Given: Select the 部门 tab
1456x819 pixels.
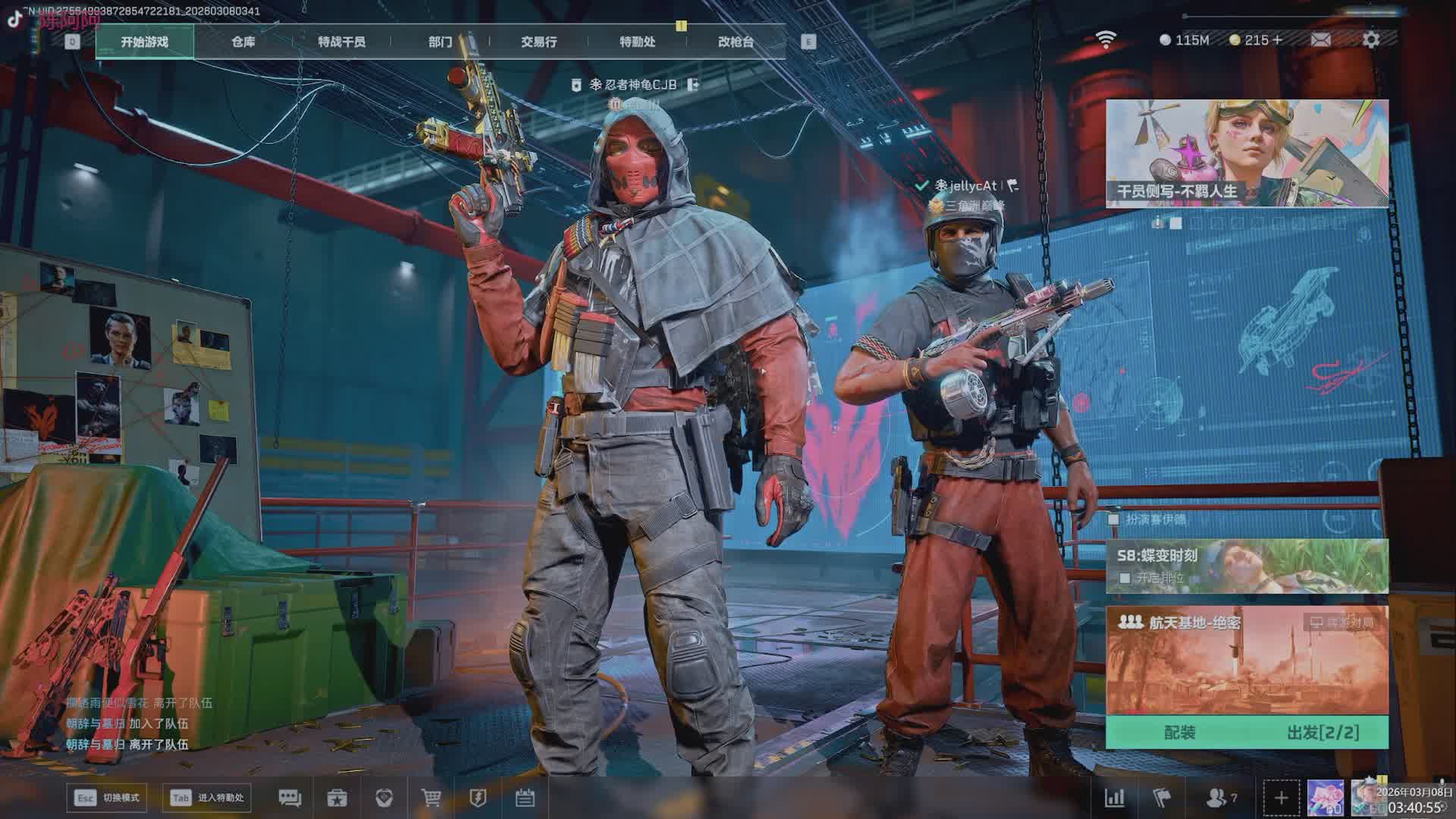Looking at the screenshot, I should click(440, 42).
